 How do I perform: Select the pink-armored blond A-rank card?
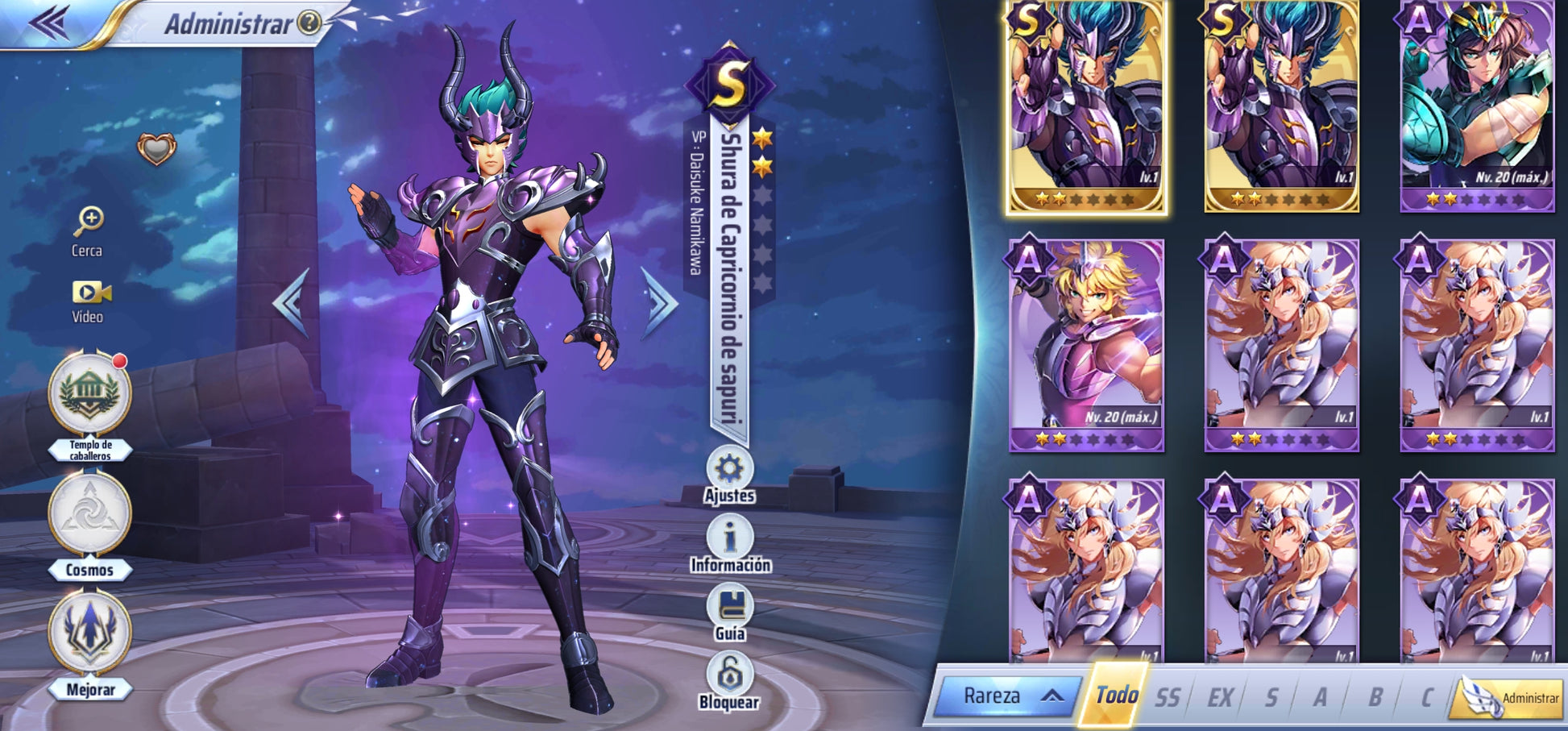click(1085, 345)
